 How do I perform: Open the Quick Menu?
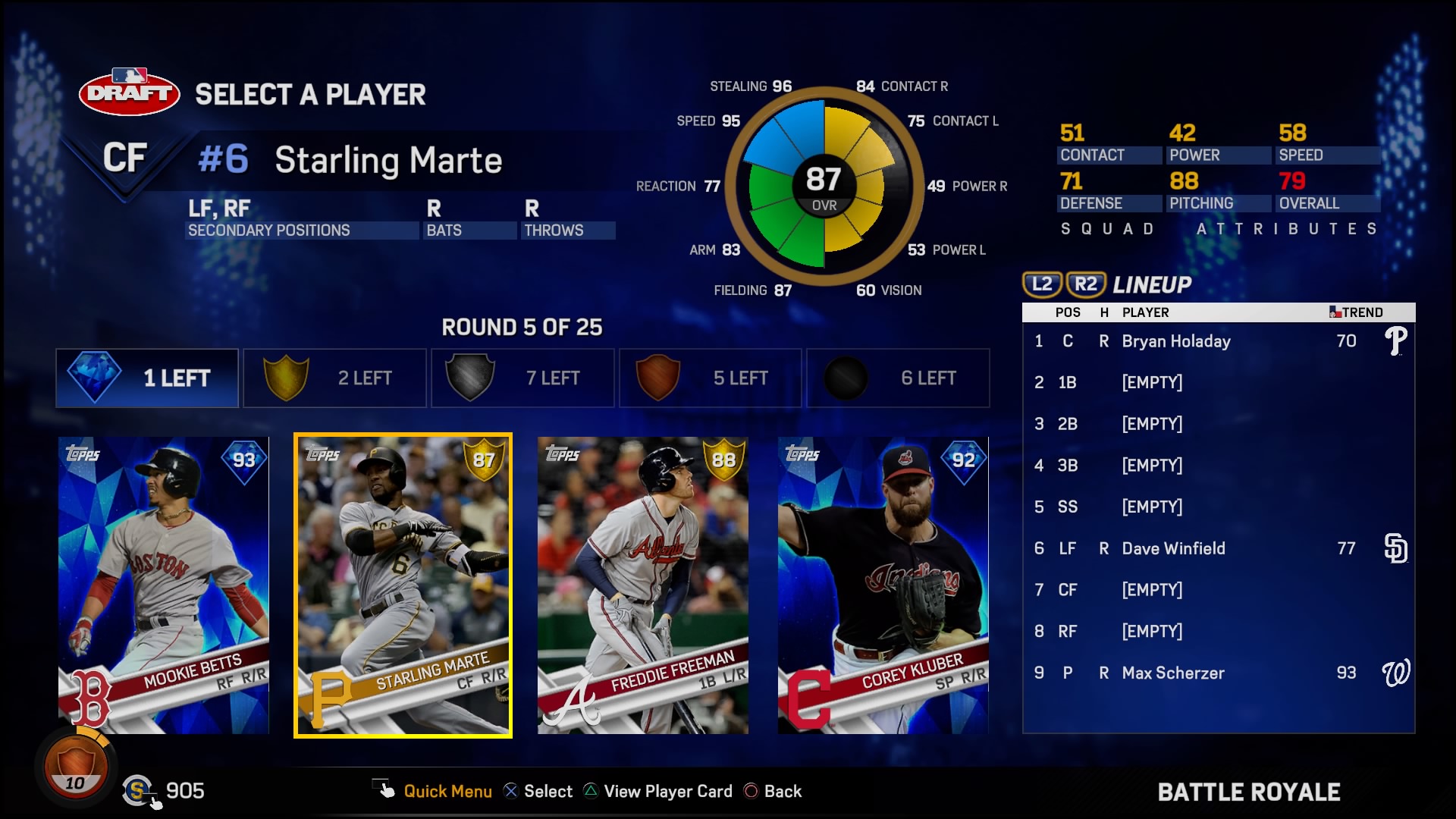tap(447, 791)
